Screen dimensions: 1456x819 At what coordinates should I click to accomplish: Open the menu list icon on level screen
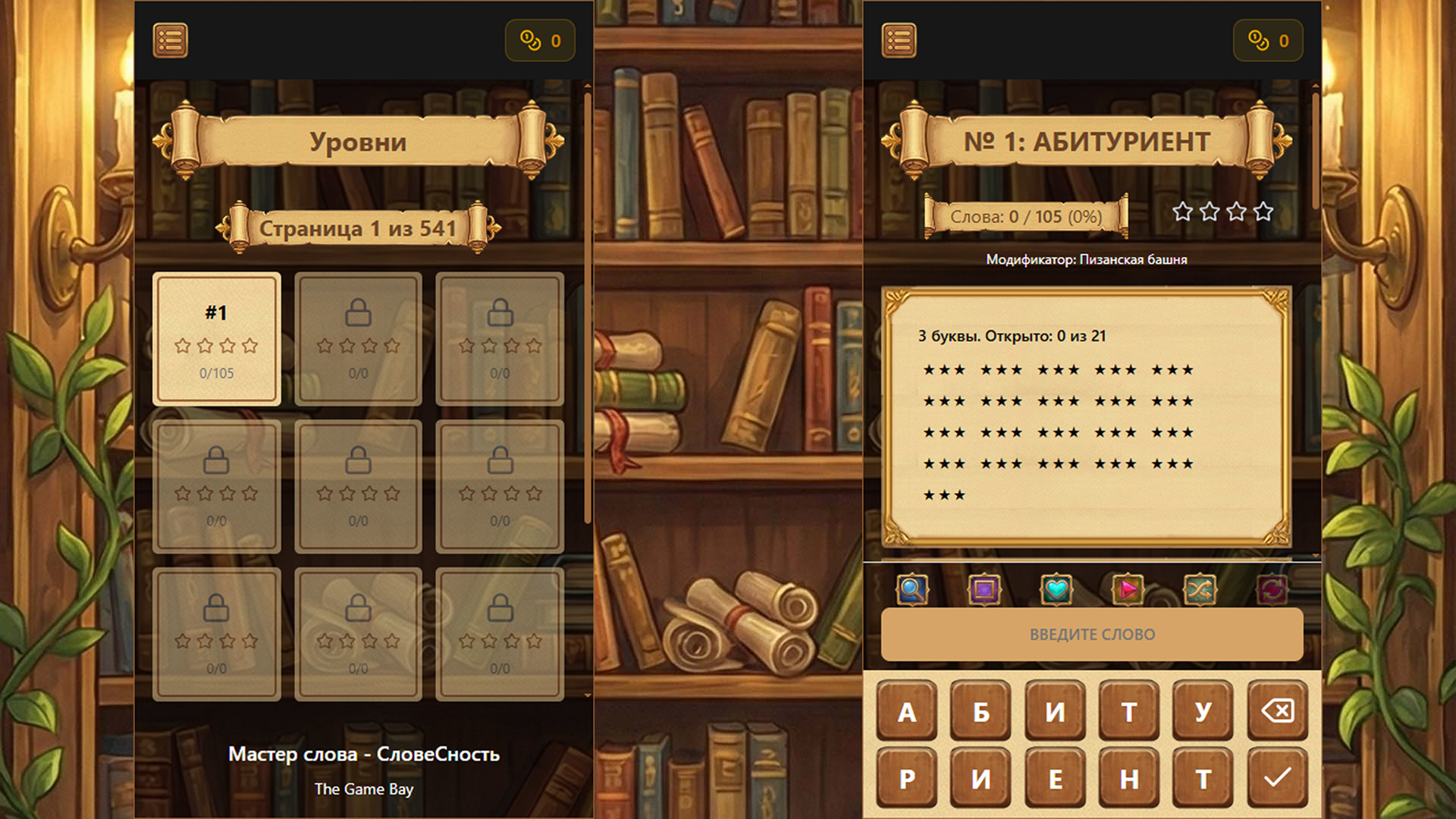[899, 39]
